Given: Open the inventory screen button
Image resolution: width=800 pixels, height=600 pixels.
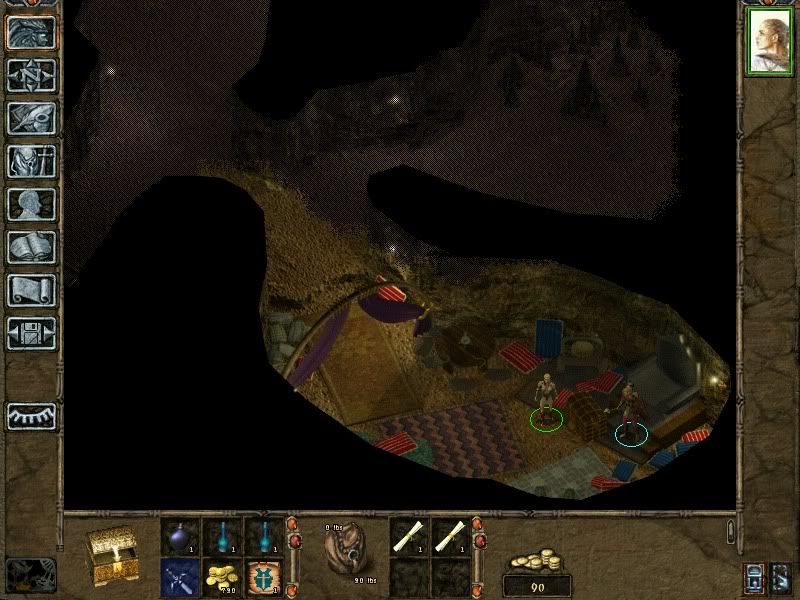Looking at the screenshot, I should coord(31,161).
